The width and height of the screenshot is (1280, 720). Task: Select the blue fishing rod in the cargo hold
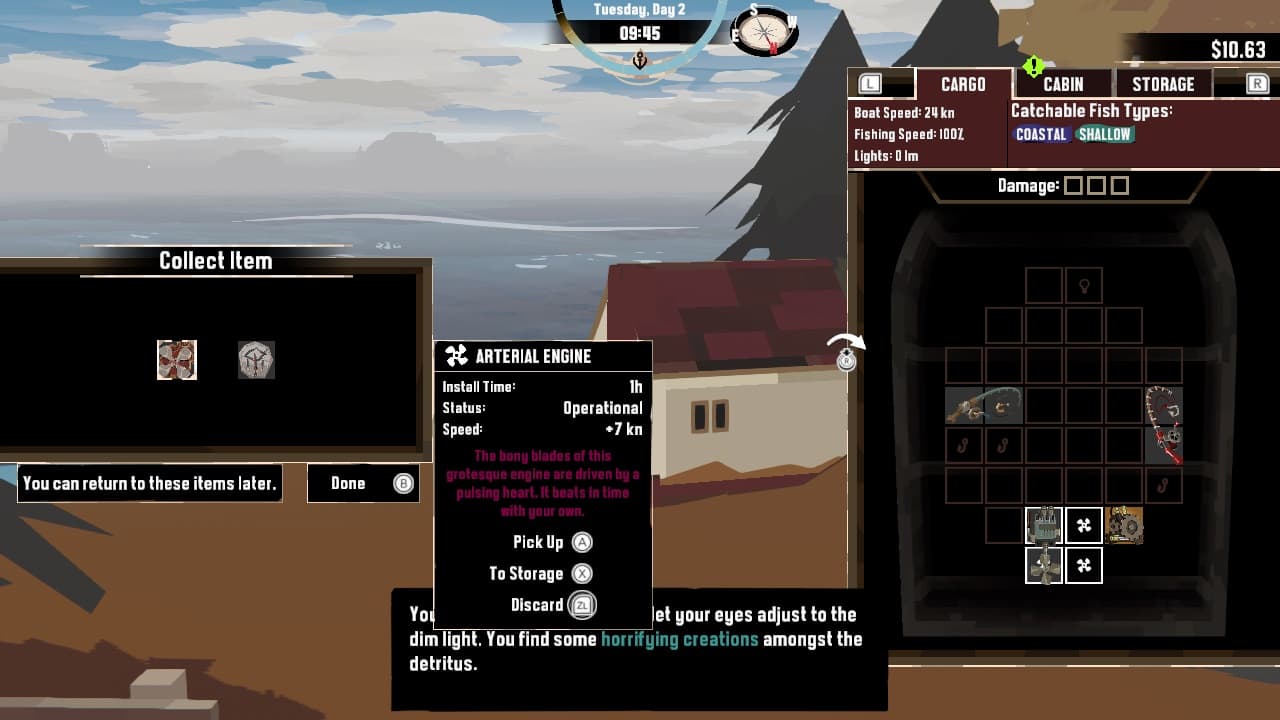985,407
